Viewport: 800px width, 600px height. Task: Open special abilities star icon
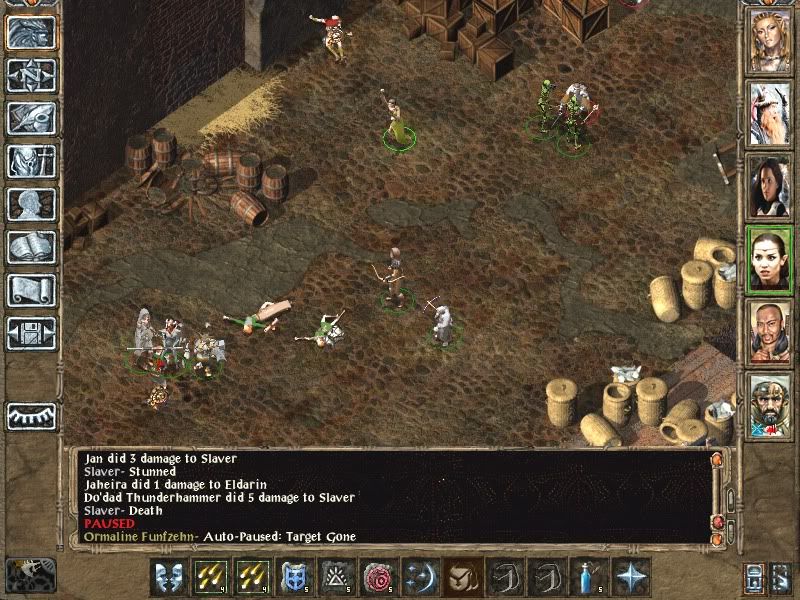click(633, 577)
